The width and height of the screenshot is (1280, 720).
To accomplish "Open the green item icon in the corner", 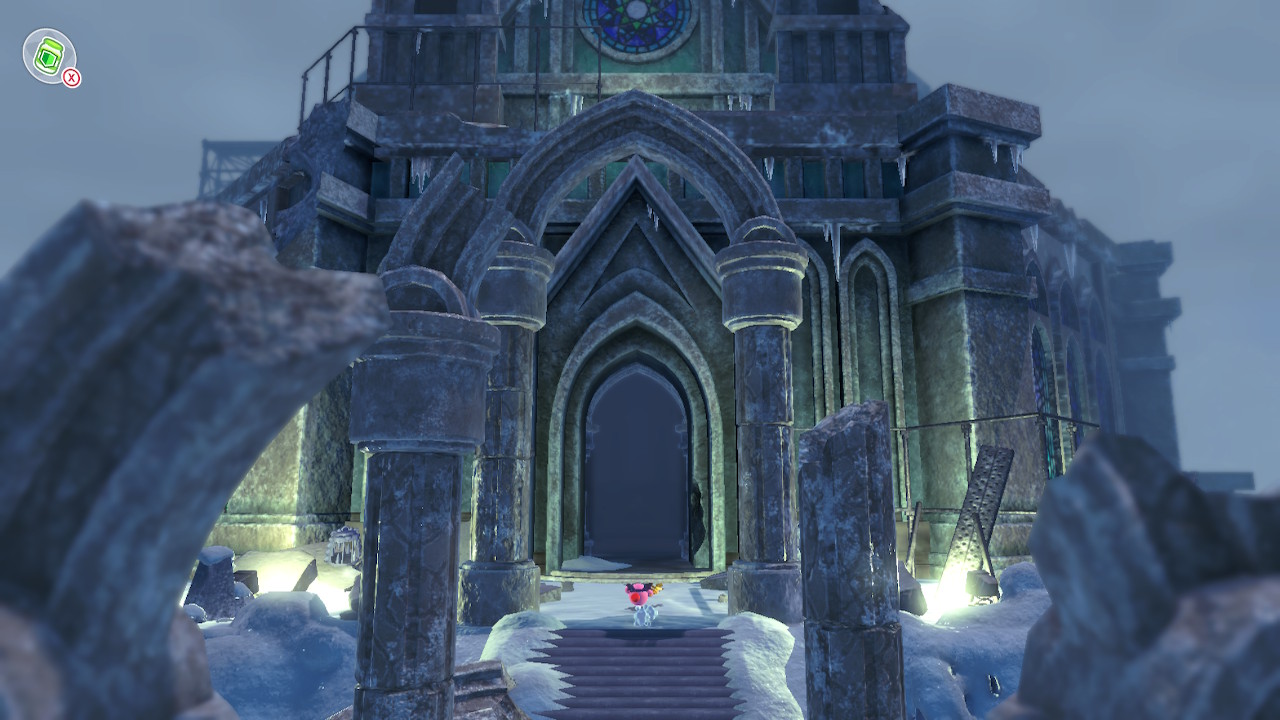I will coord(47,55).
